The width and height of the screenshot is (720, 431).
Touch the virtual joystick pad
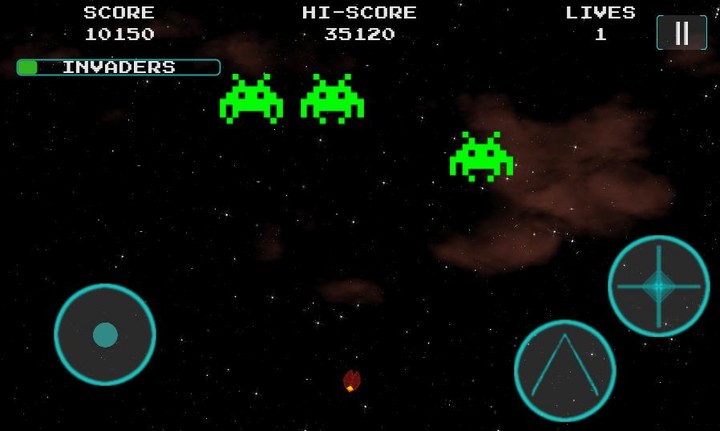pyautogui.click(x=105, y=334)
